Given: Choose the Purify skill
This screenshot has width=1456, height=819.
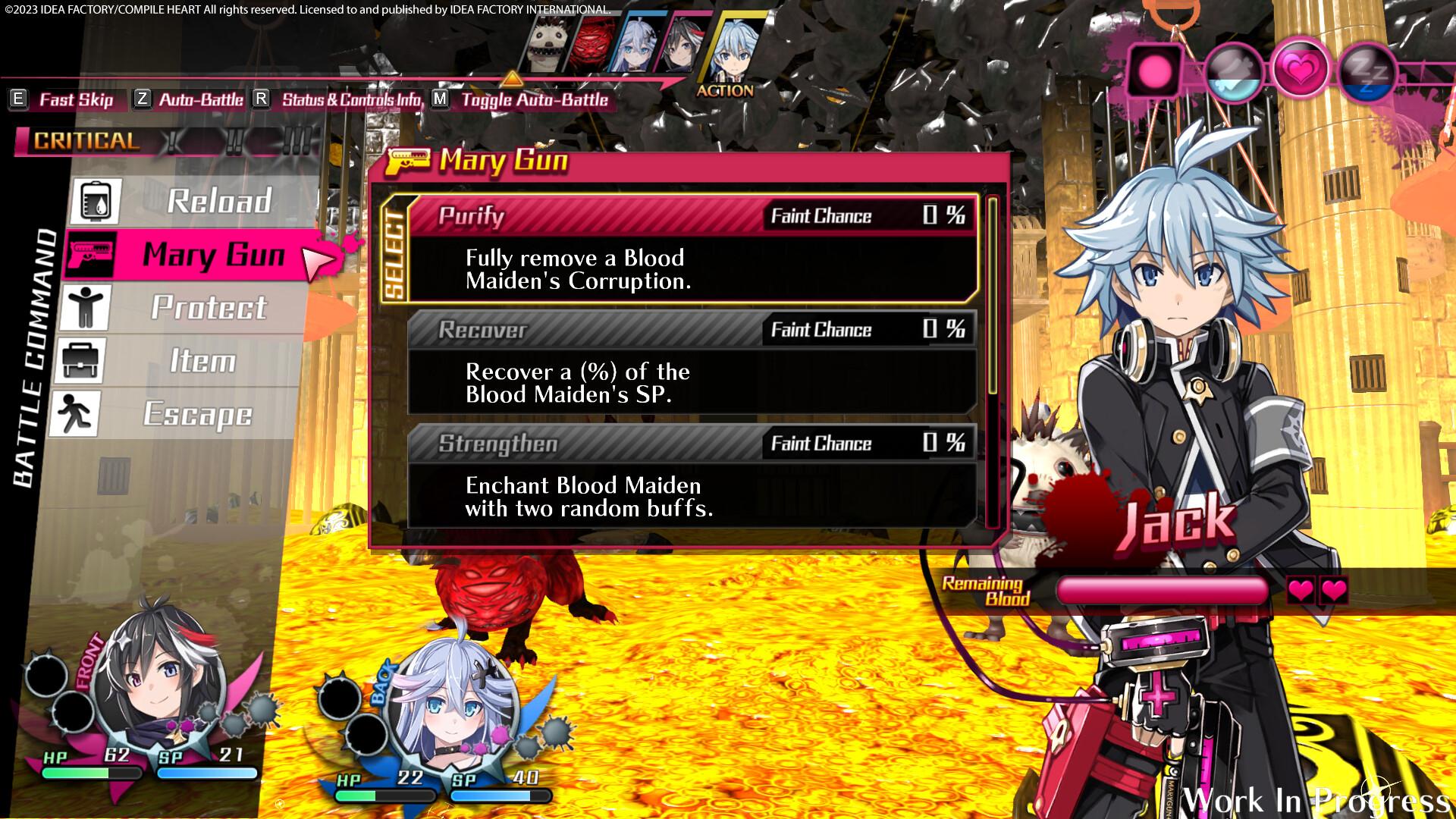Looking at the screenshot, I should (x=591, y=216).
